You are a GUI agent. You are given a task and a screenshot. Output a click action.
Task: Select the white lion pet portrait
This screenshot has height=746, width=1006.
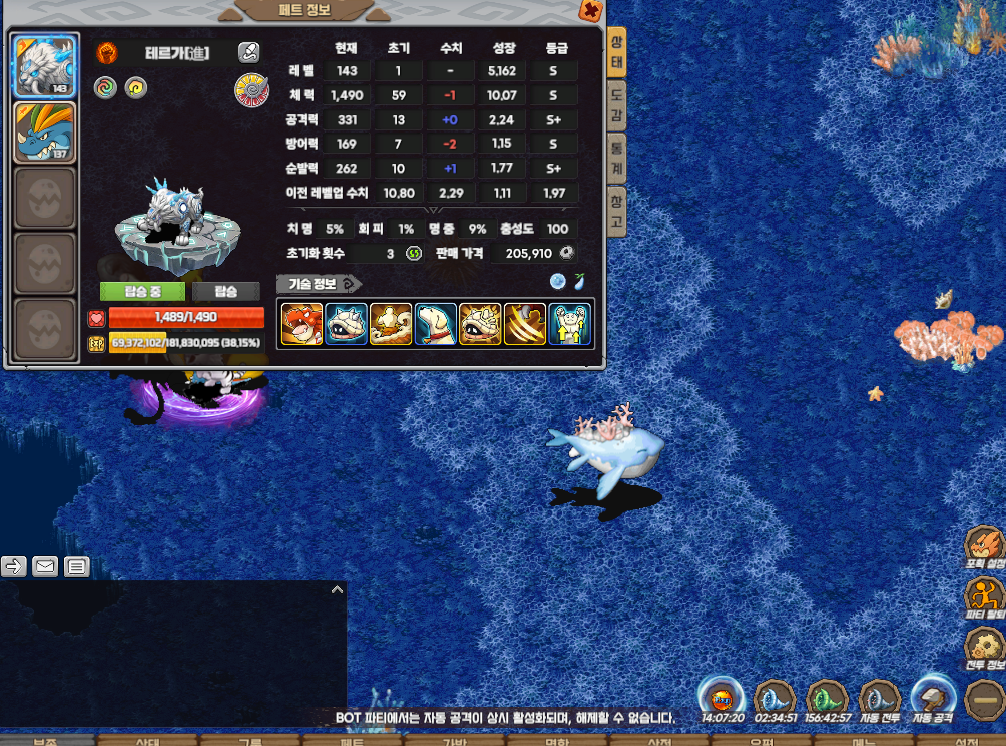pos(45,67)
